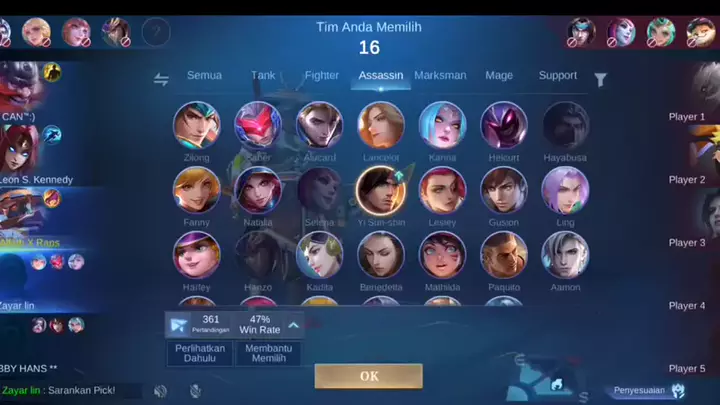Screen dimensions: 720x405
Task: Open the Tank hero category
Action: coord(263,76)
